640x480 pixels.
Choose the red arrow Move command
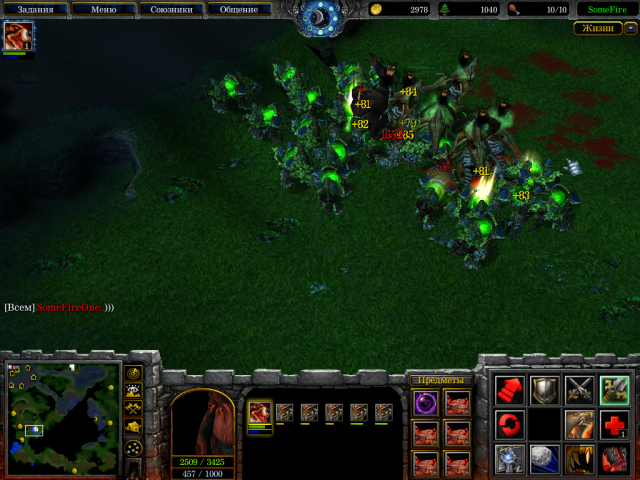tap(510, 390)
